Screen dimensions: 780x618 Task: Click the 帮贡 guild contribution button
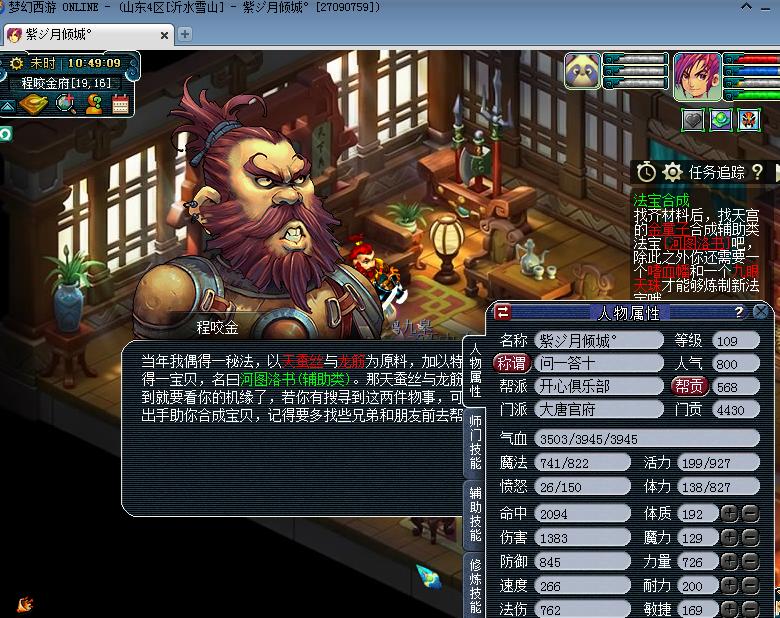[688, 386]
